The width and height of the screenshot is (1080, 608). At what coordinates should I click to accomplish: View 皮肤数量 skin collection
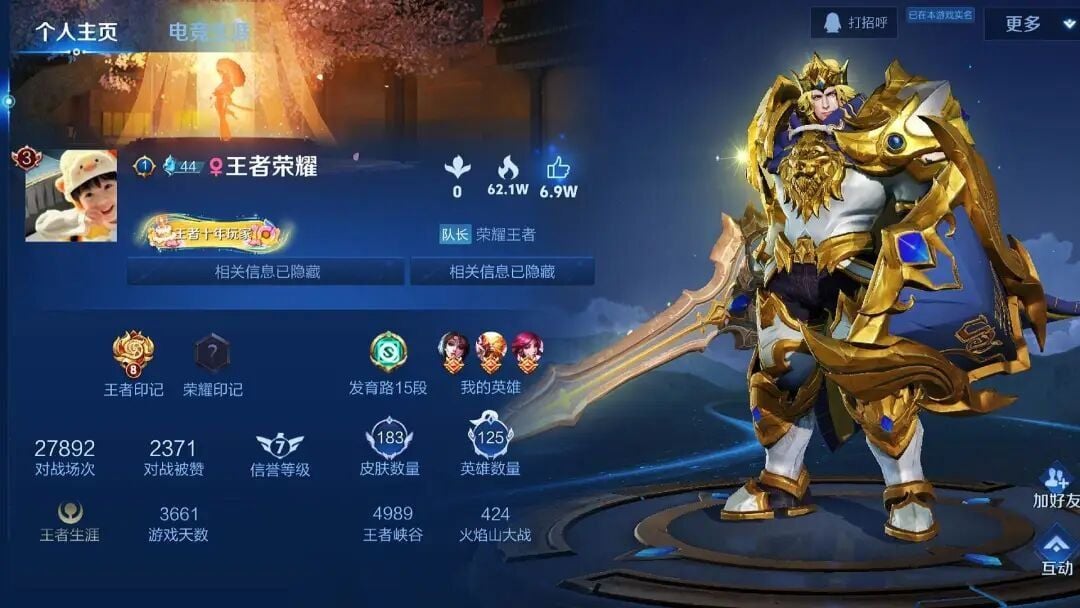click(x=389, y=440)
